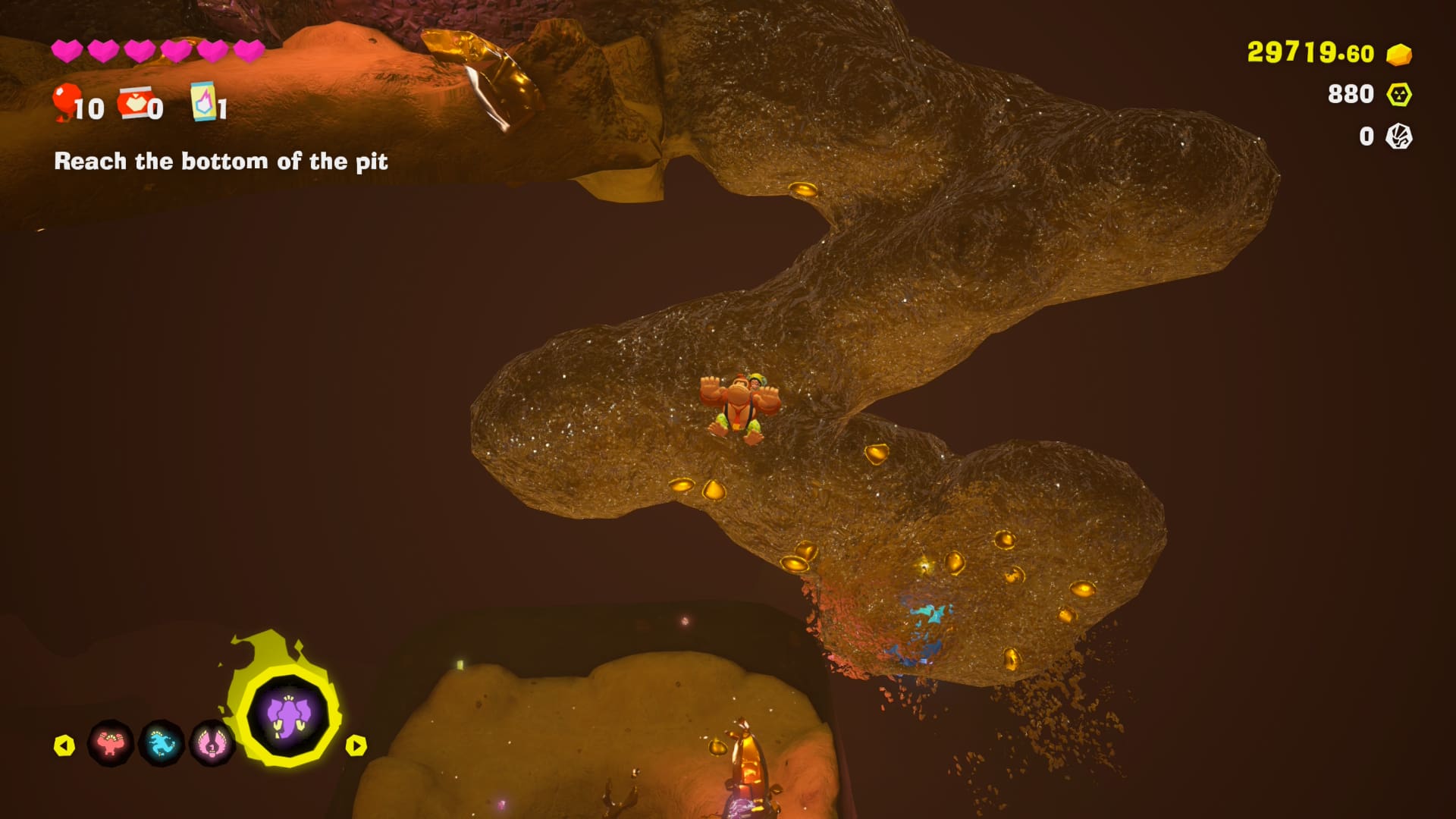The height and width of the screenshot is (819, 1456).
Task: Open the 'Reach the bottom of the pit' objective
Action: click(x=221, y=162)
